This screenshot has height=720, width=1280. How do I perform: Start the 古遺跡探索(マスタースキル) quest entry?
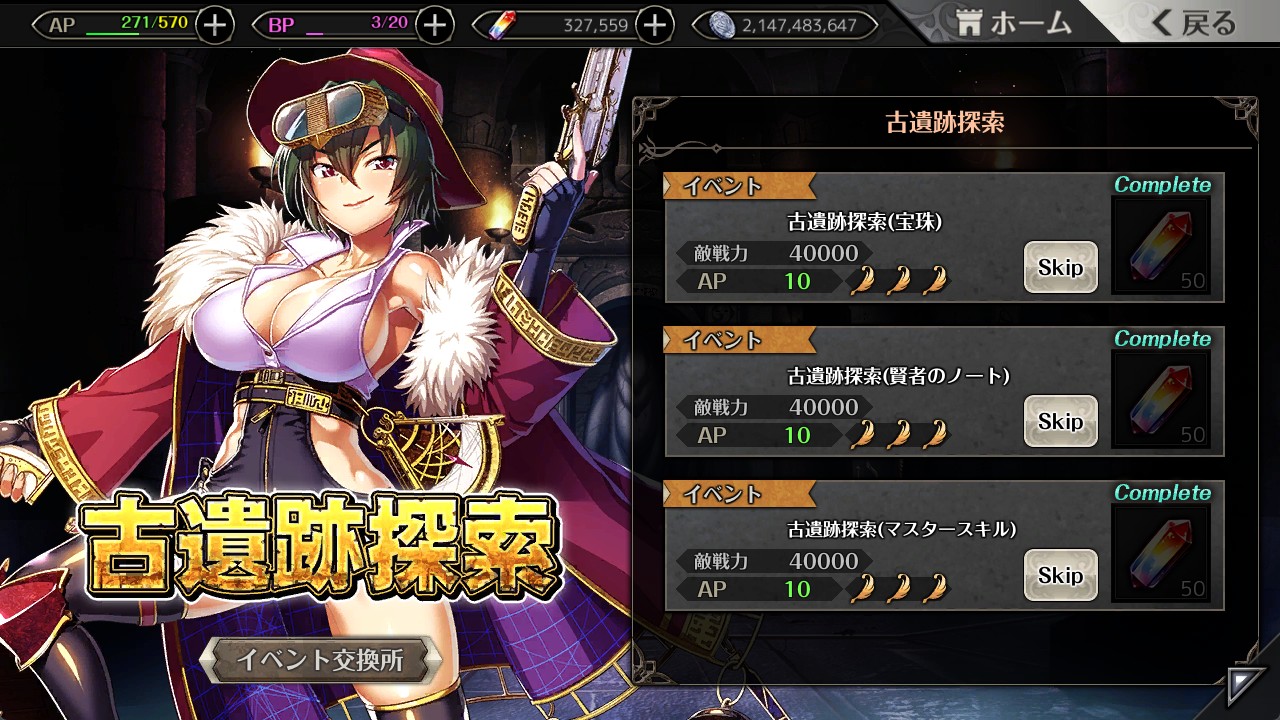click(860, 548)
